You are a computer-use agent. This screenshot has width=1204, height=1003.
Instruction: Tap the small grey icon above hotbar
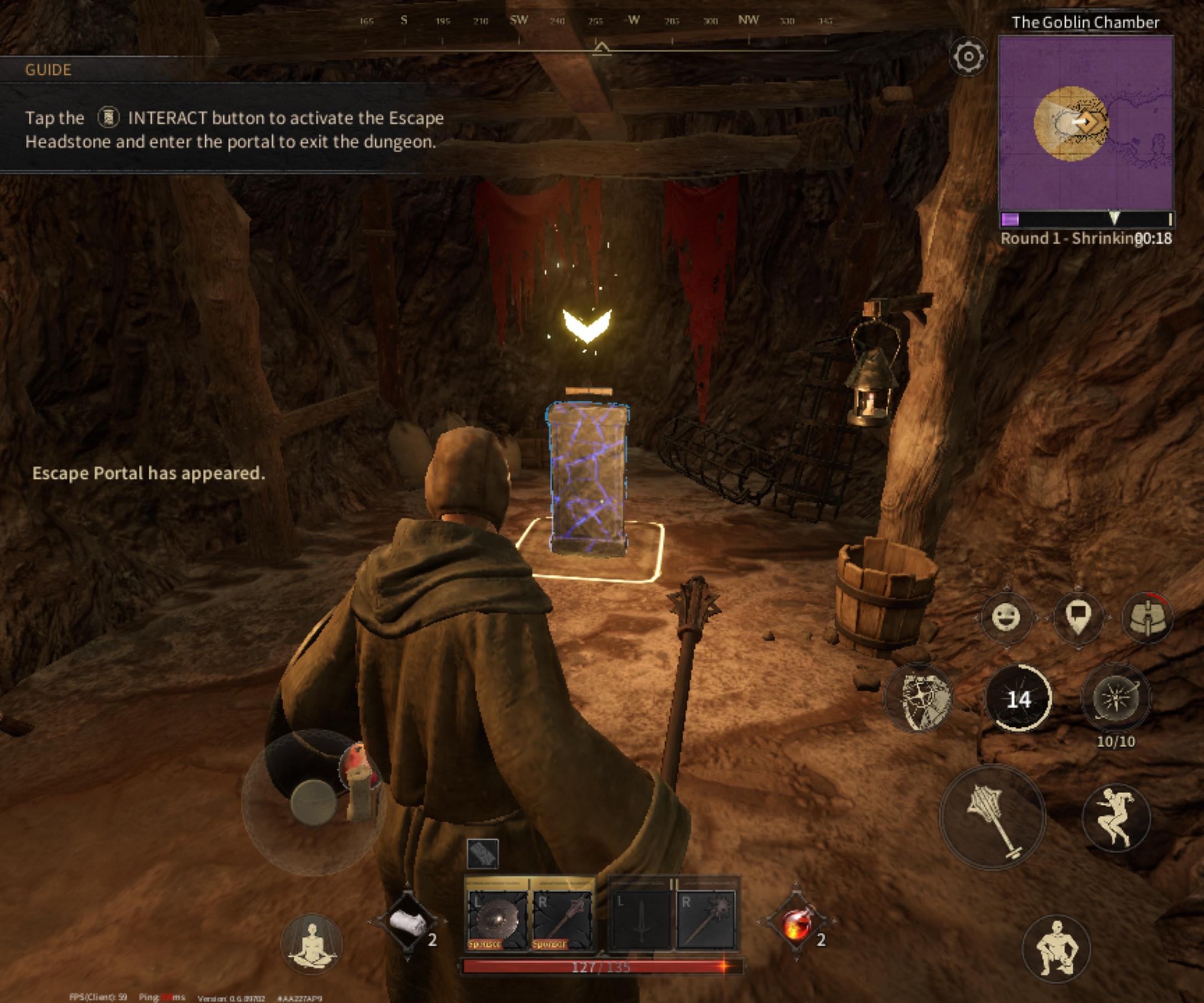coord(482,854)
